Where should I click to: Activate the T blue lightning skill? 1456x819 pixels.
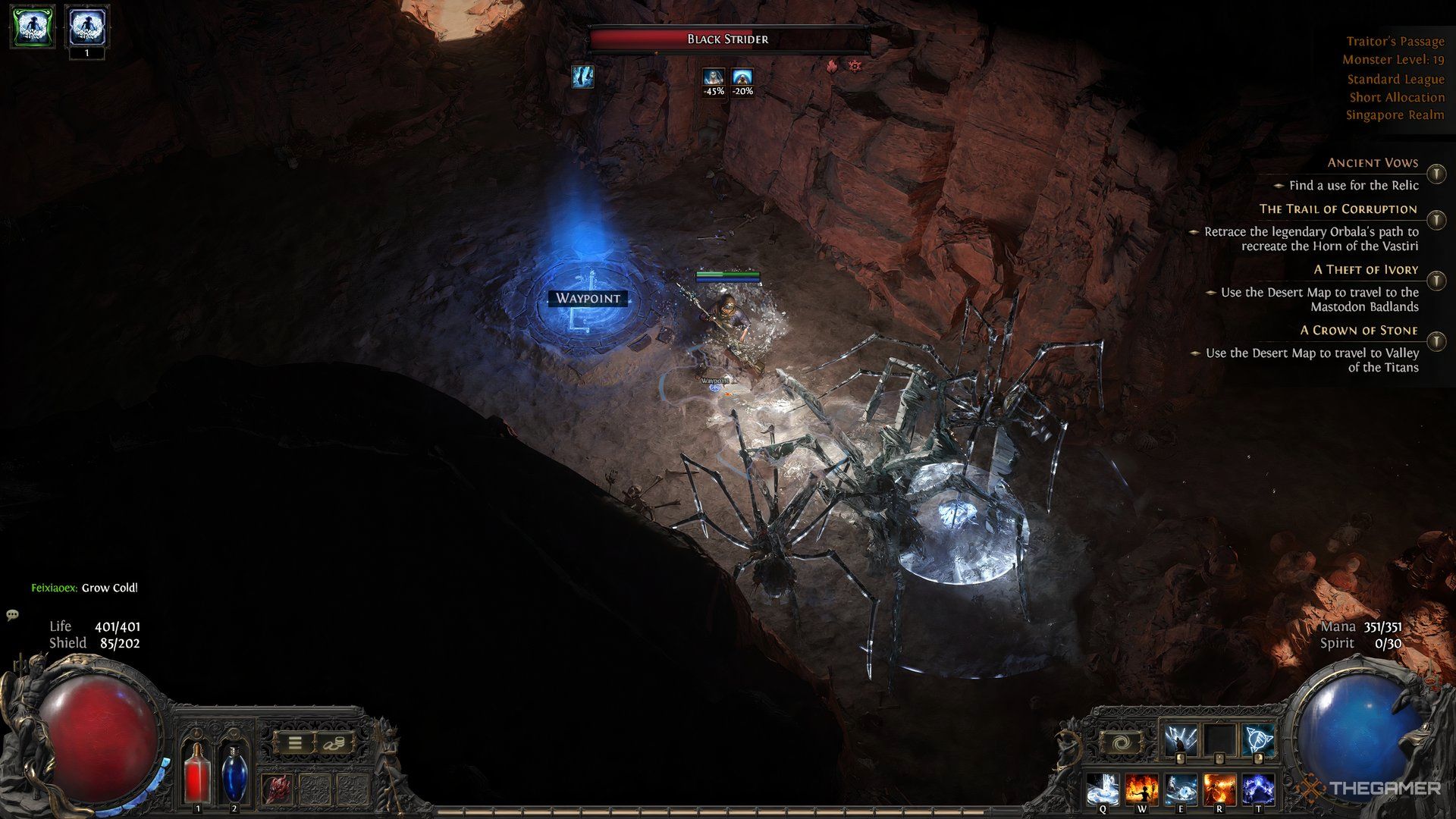[x=1259, y=790]
